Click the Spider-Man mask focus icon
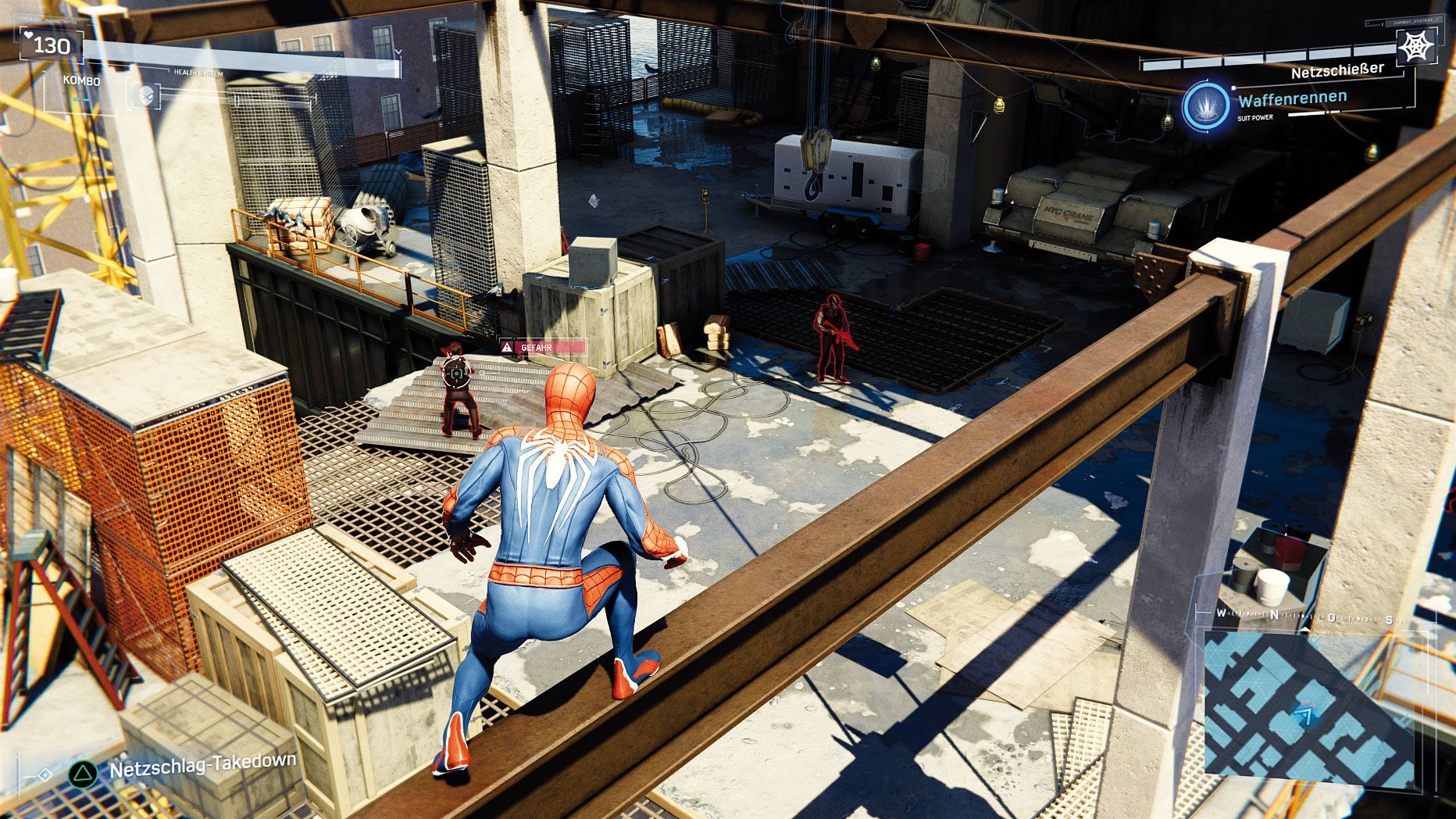This screenshot has height=819, width=1456. [145, 96]
